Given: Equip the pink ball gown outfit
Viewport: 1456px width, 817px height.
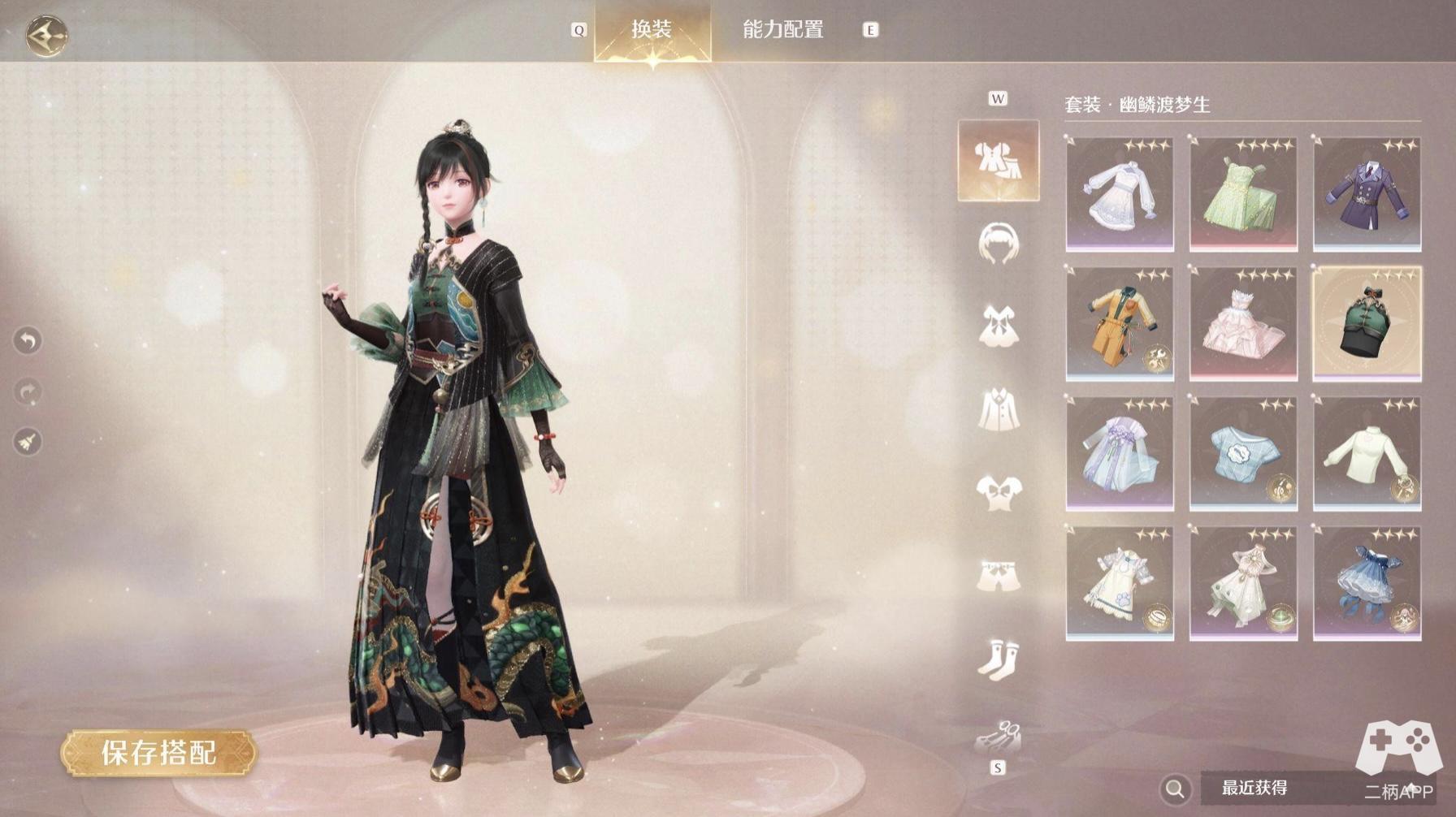Looking at the screenshot, I should [x=1243, y=323].
